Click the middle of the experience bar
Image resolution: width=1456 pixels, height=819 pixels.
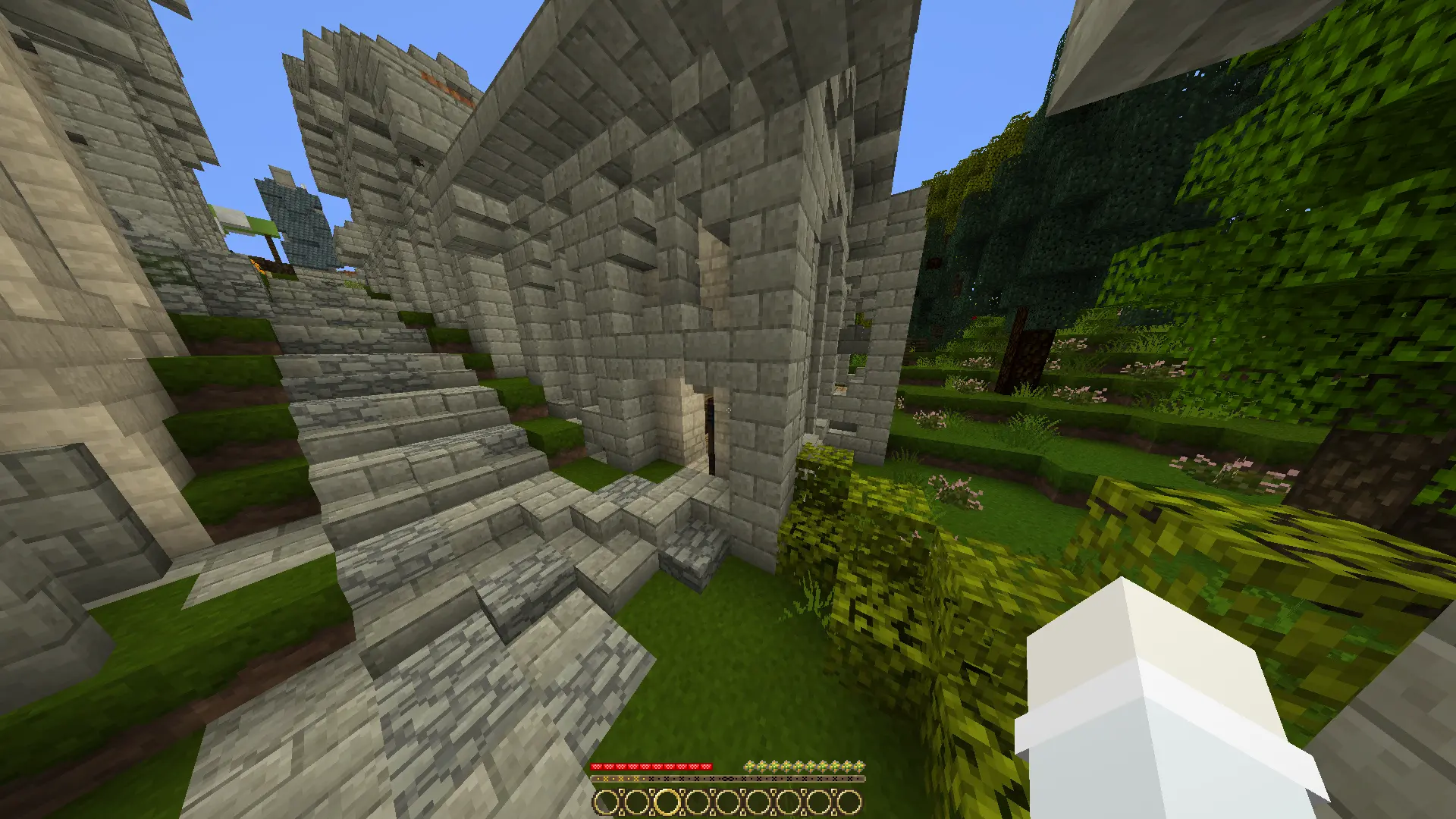(x=728, y=779)
